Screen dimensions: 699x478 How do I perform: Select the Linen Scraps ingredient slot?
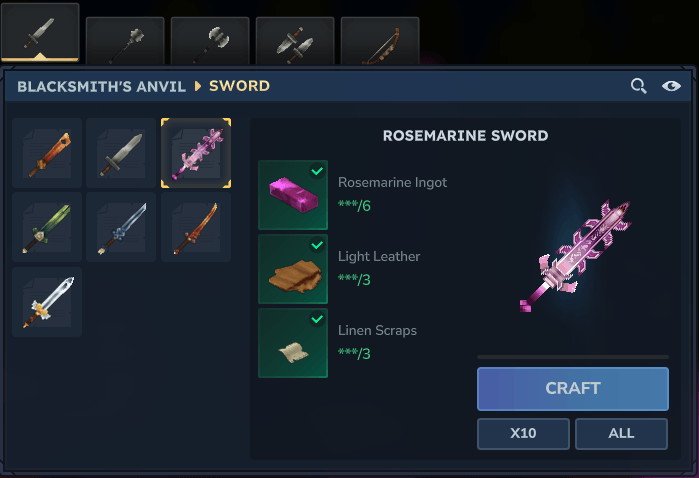tap(293, 343)
